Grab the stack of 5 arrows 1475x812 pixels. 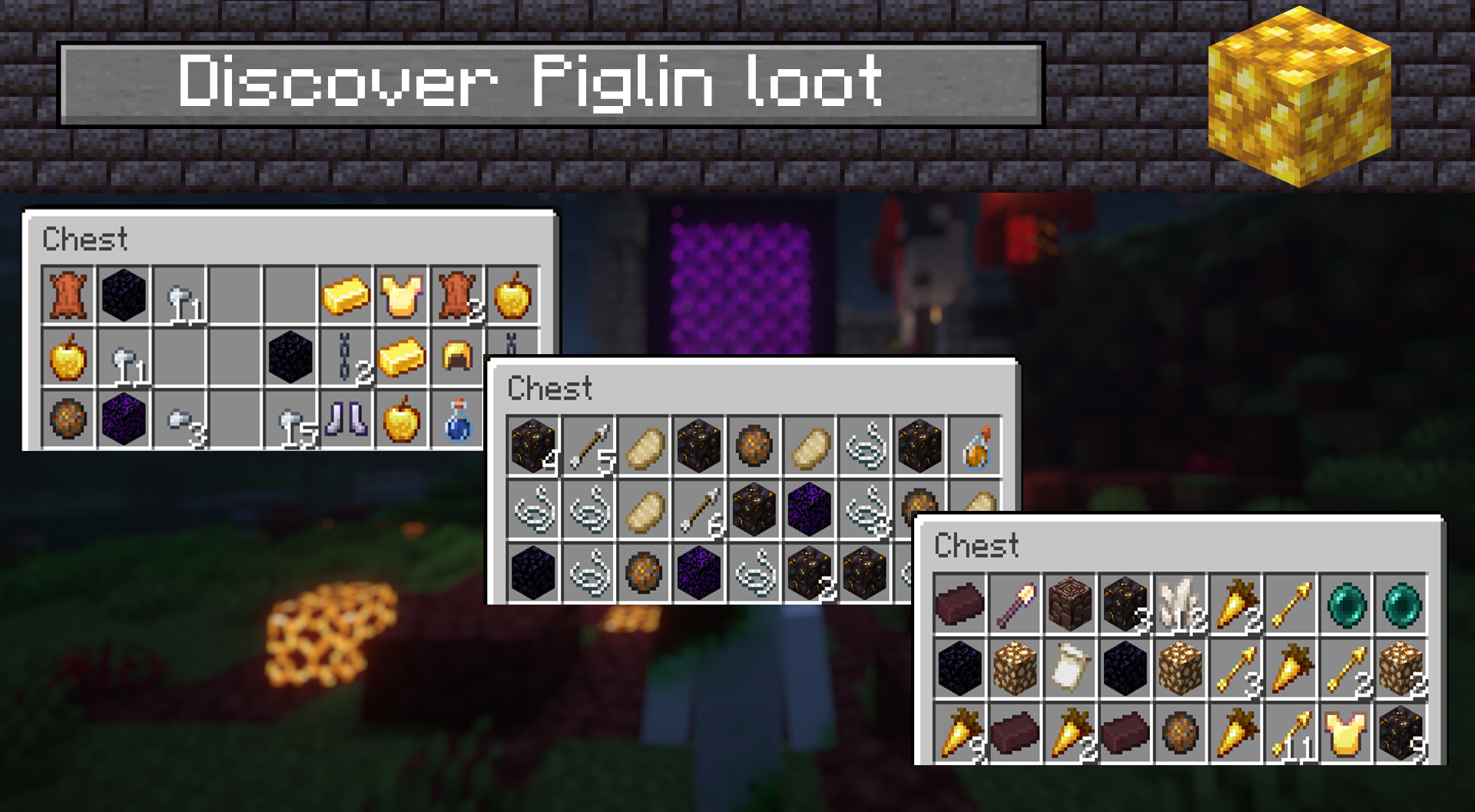point(590,446)
